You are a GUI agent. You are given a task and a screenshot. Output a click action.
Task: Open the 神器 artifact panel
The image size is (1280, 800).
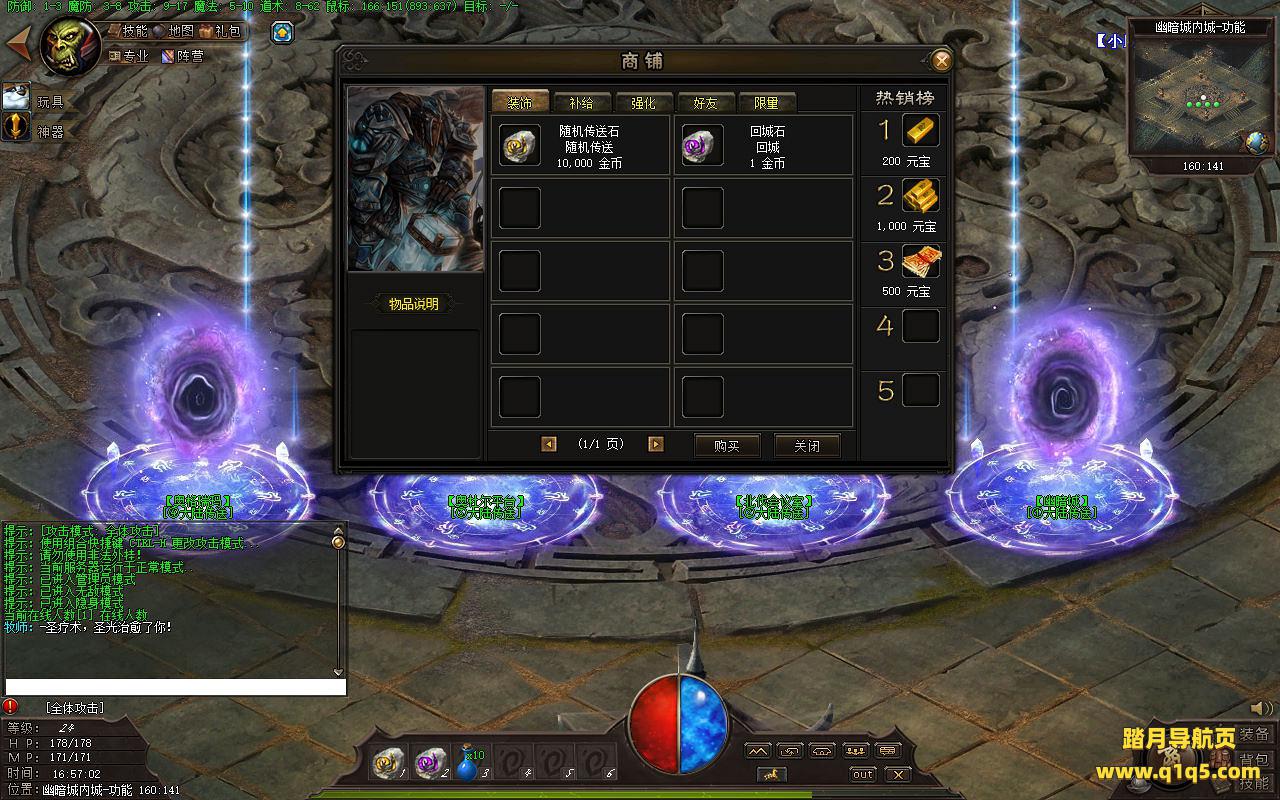click(x=17, y=128)
